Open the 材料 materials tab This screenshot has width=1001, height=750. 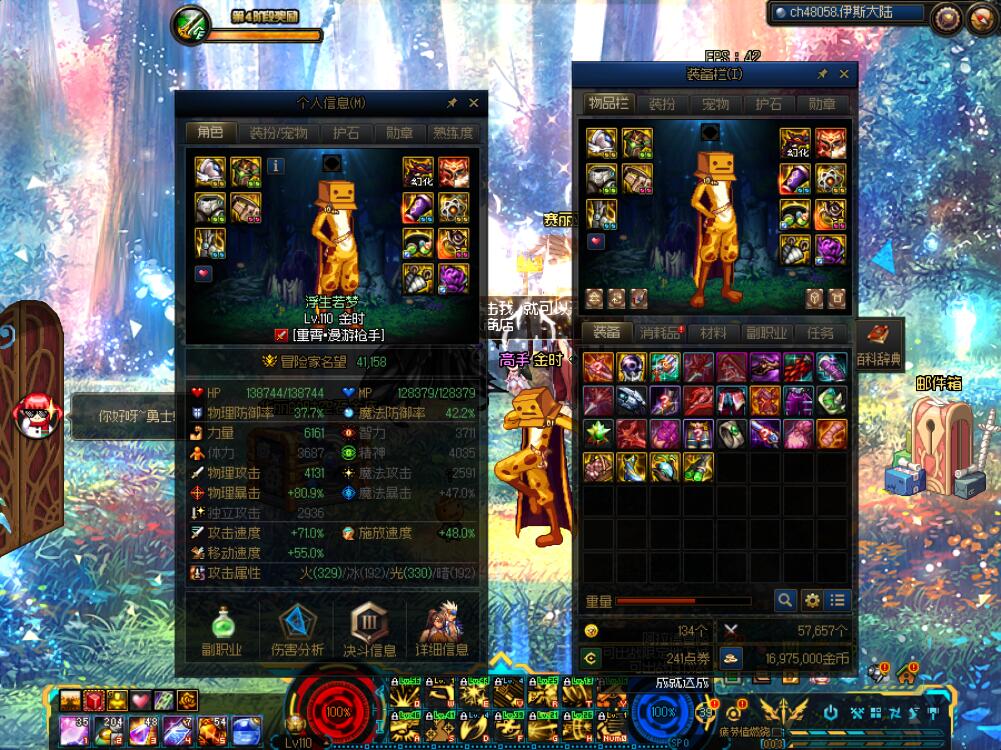pyautogui.click(x=713, y=333)
